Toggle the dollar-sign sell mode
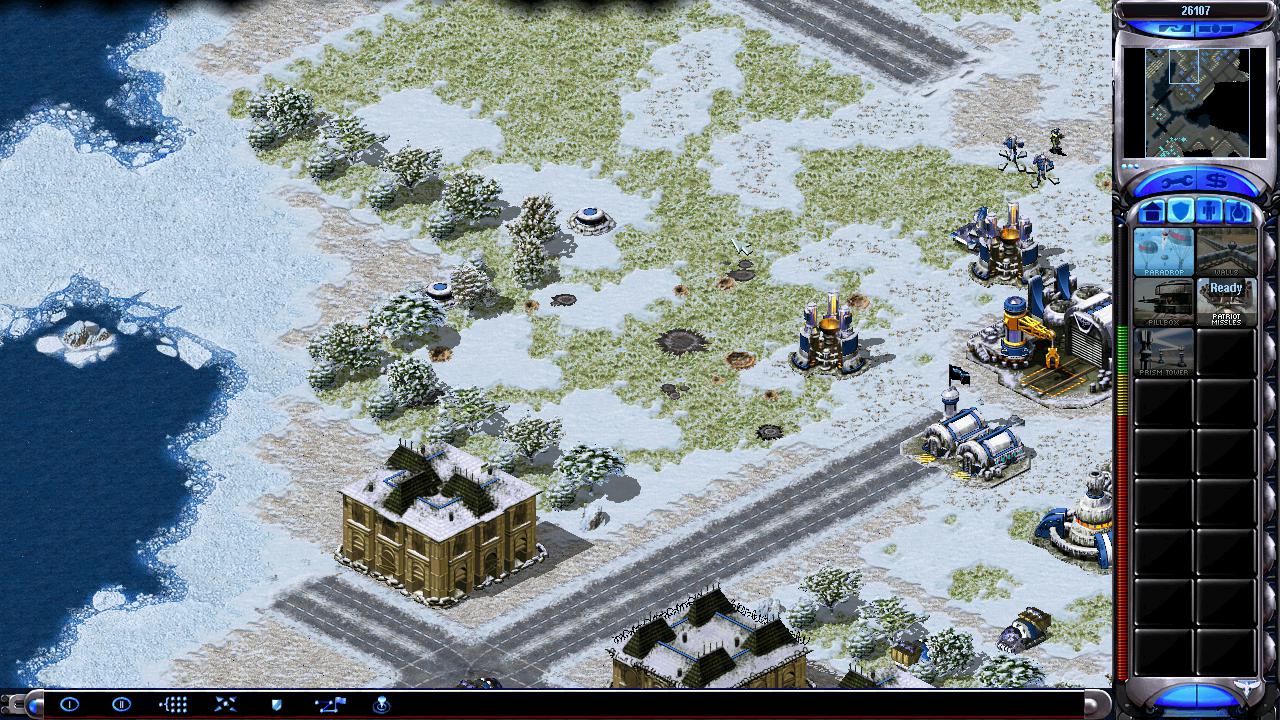1280x720 pixels. [x=1215, y=182]
